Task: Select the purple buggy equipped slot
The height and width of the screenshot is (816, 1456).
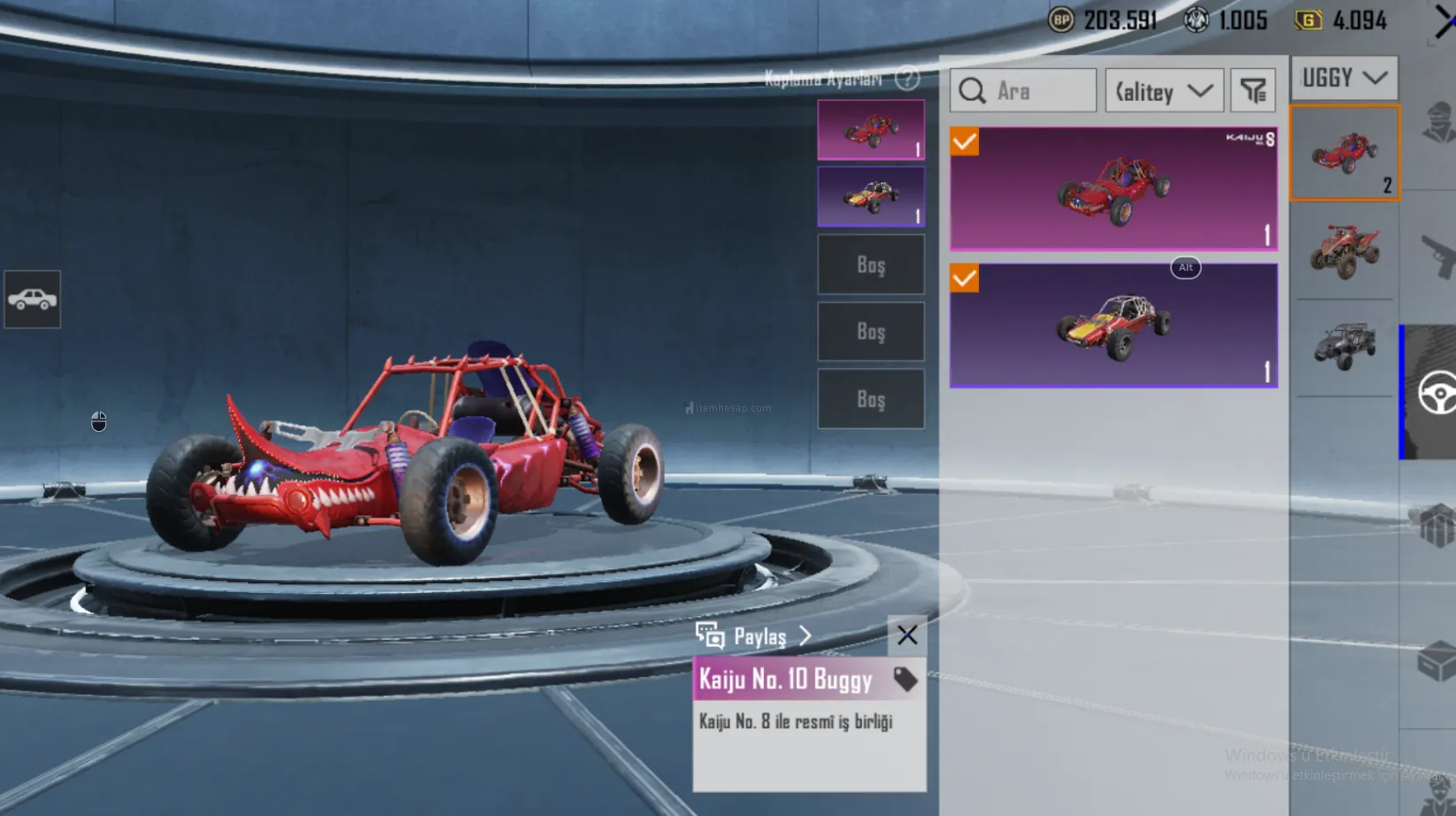Action: pyautogui.click(x=871, y=196)
